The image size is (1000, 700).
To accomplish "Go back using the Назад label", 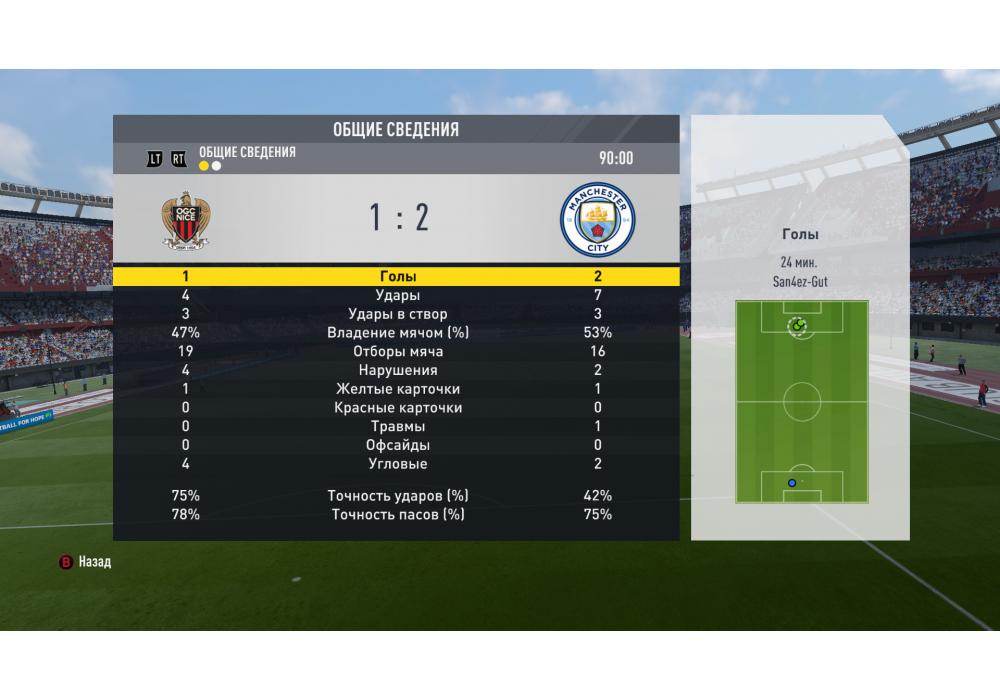I will click(94, 562).
